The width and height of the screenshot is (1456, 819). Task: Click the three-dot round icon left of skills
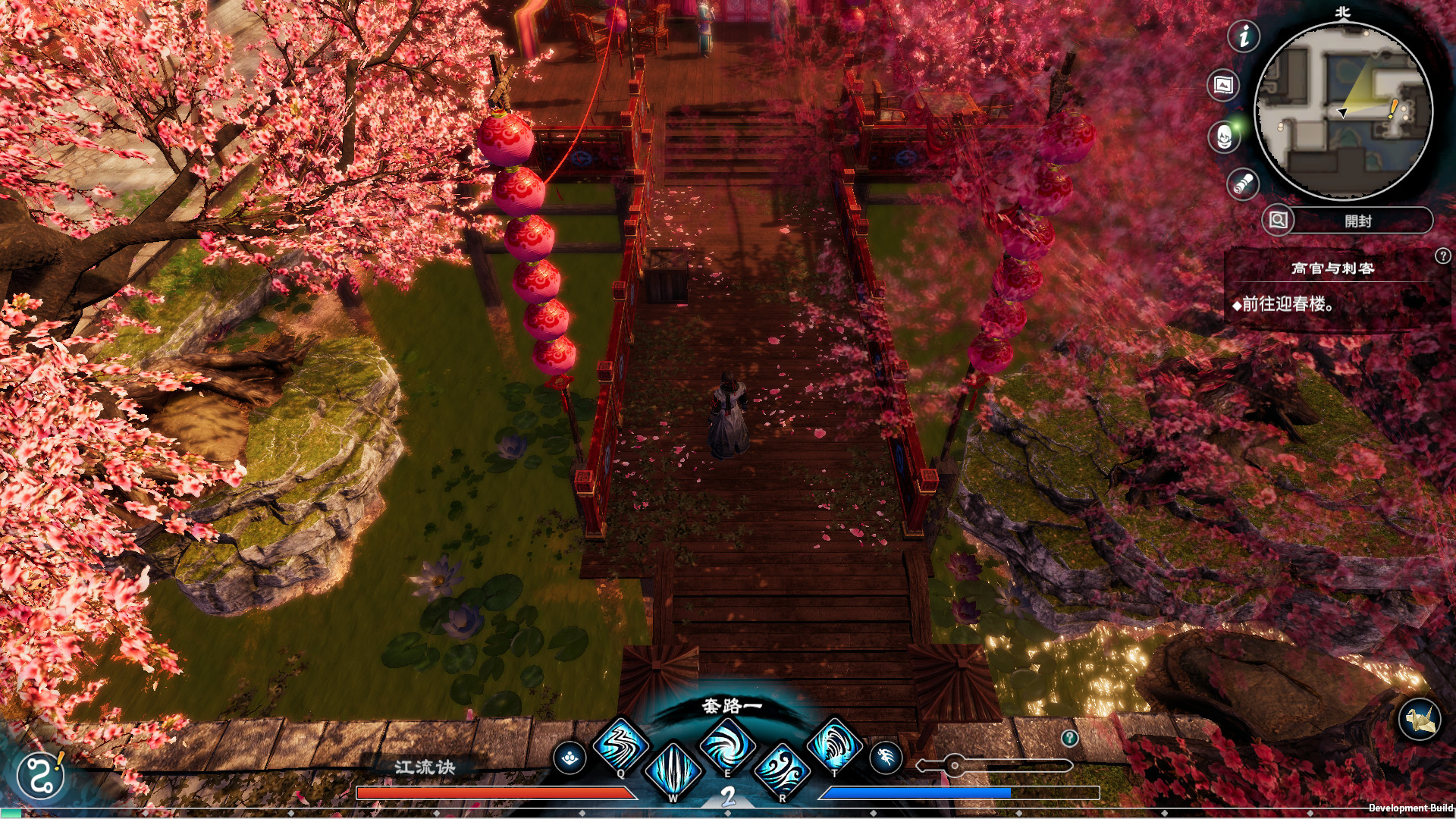(x=570, y=758)
